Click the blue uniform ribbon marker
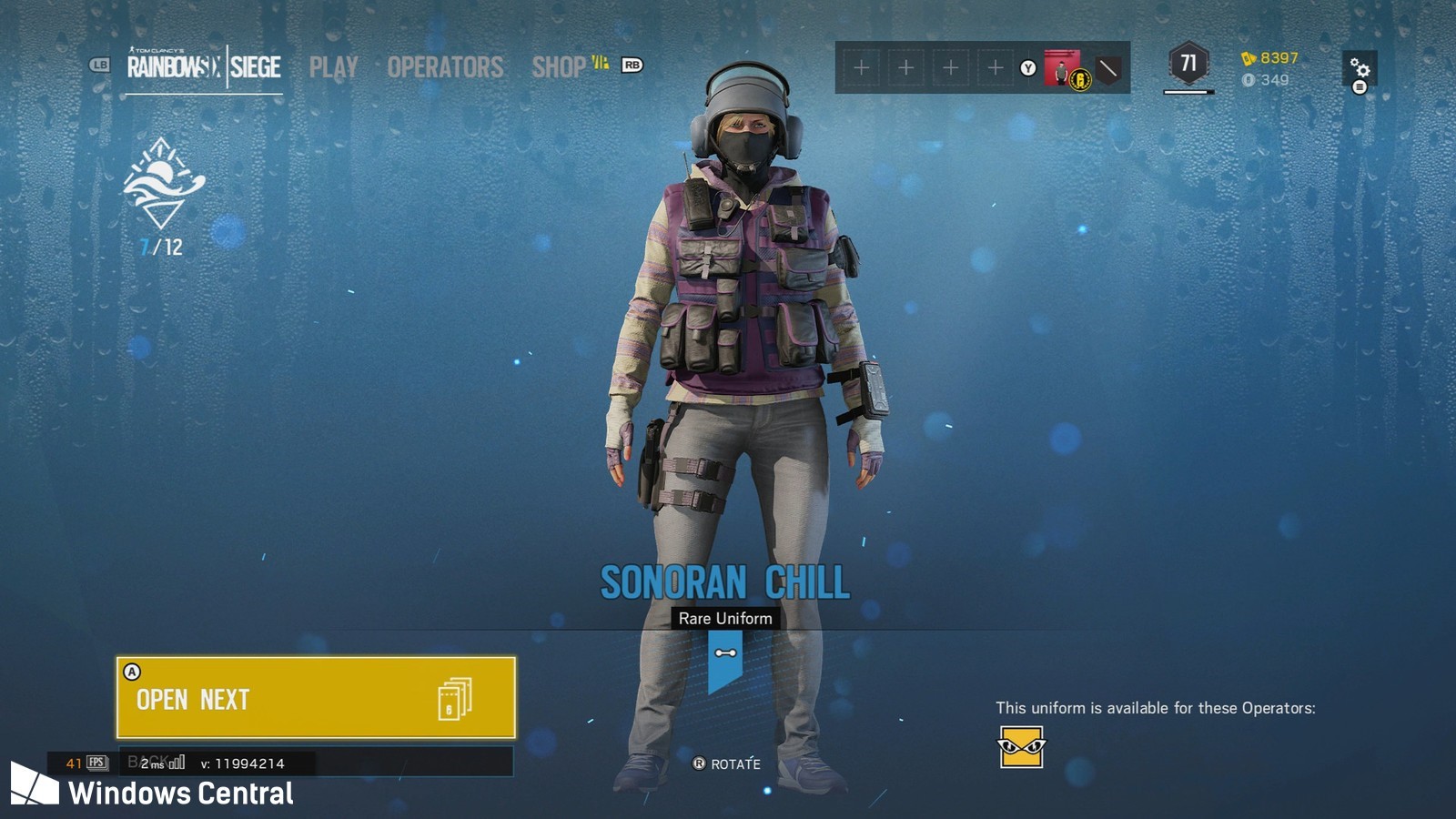1456x819 pixels. (725, 659)
